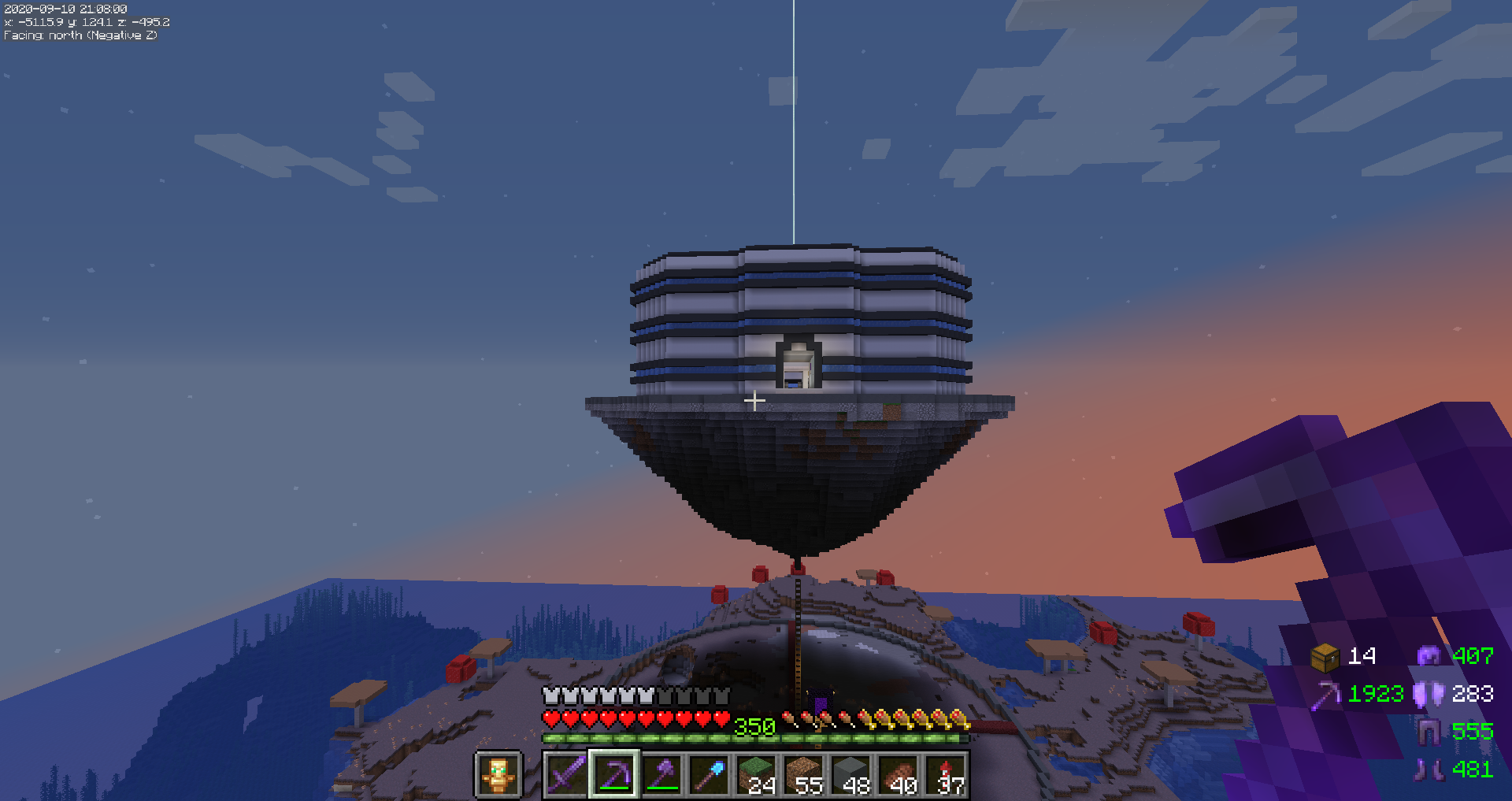Click the netherite boots status icon
1512x801 pixels.
(x=1428, y=769)
